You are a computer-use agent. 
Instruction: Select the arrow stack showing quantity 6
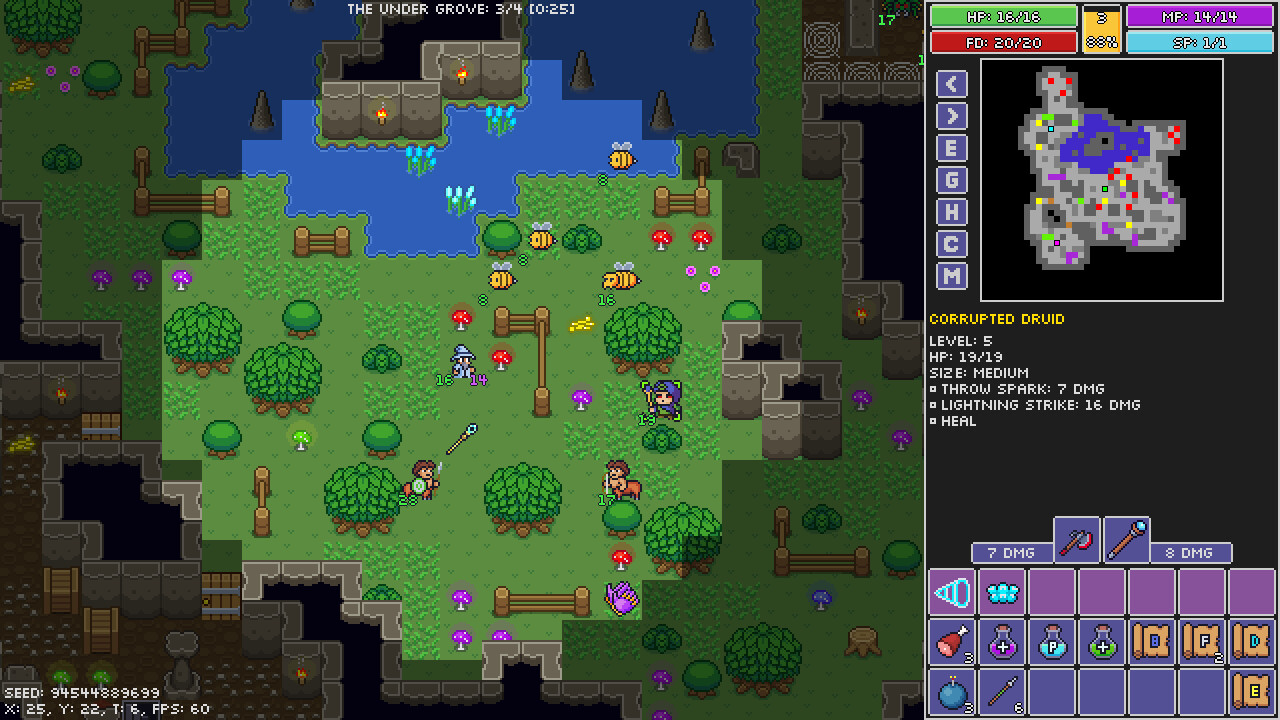1002,692
